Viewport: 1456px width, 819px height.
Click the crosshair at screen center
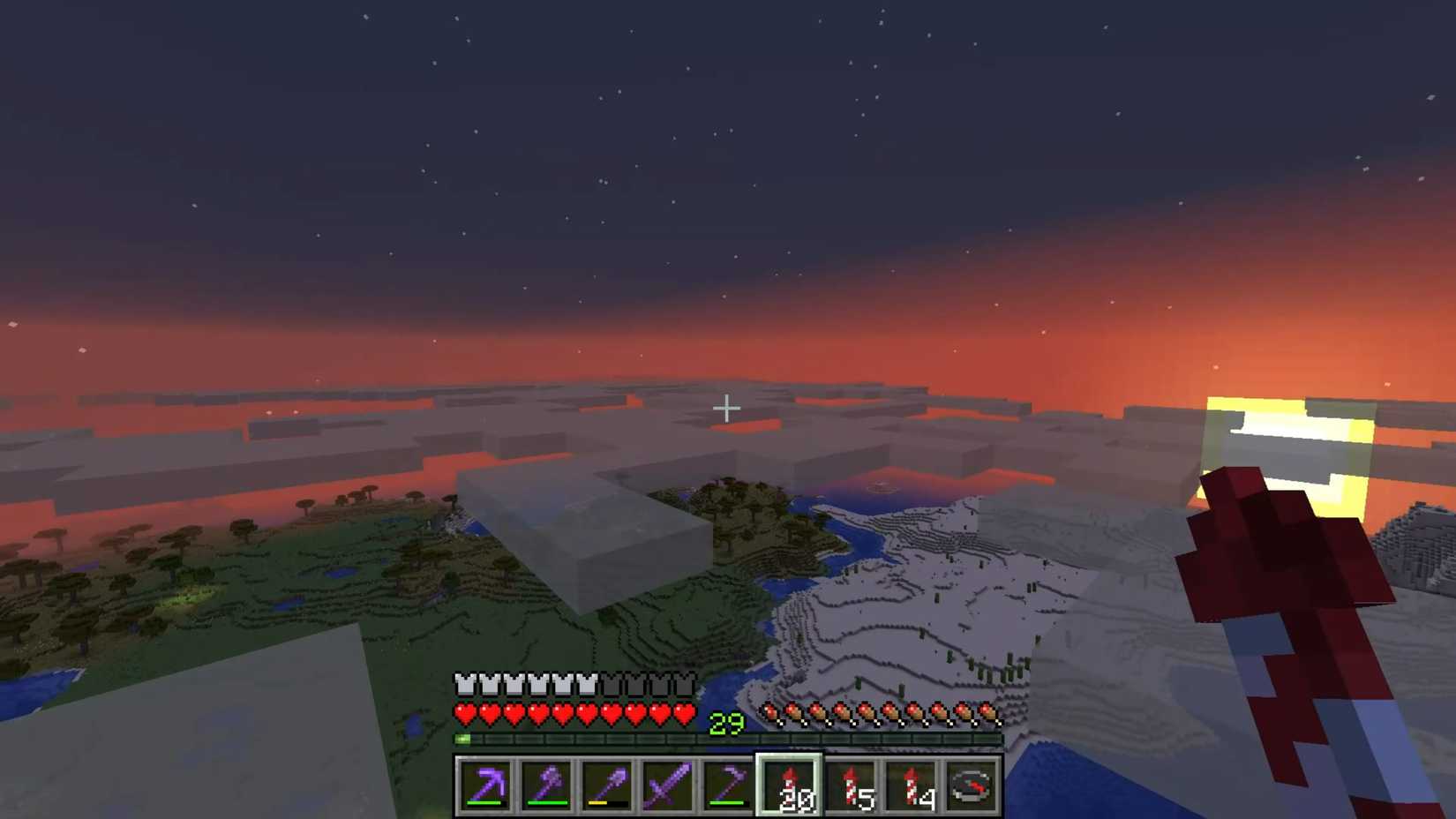click(x=728, y=408)
